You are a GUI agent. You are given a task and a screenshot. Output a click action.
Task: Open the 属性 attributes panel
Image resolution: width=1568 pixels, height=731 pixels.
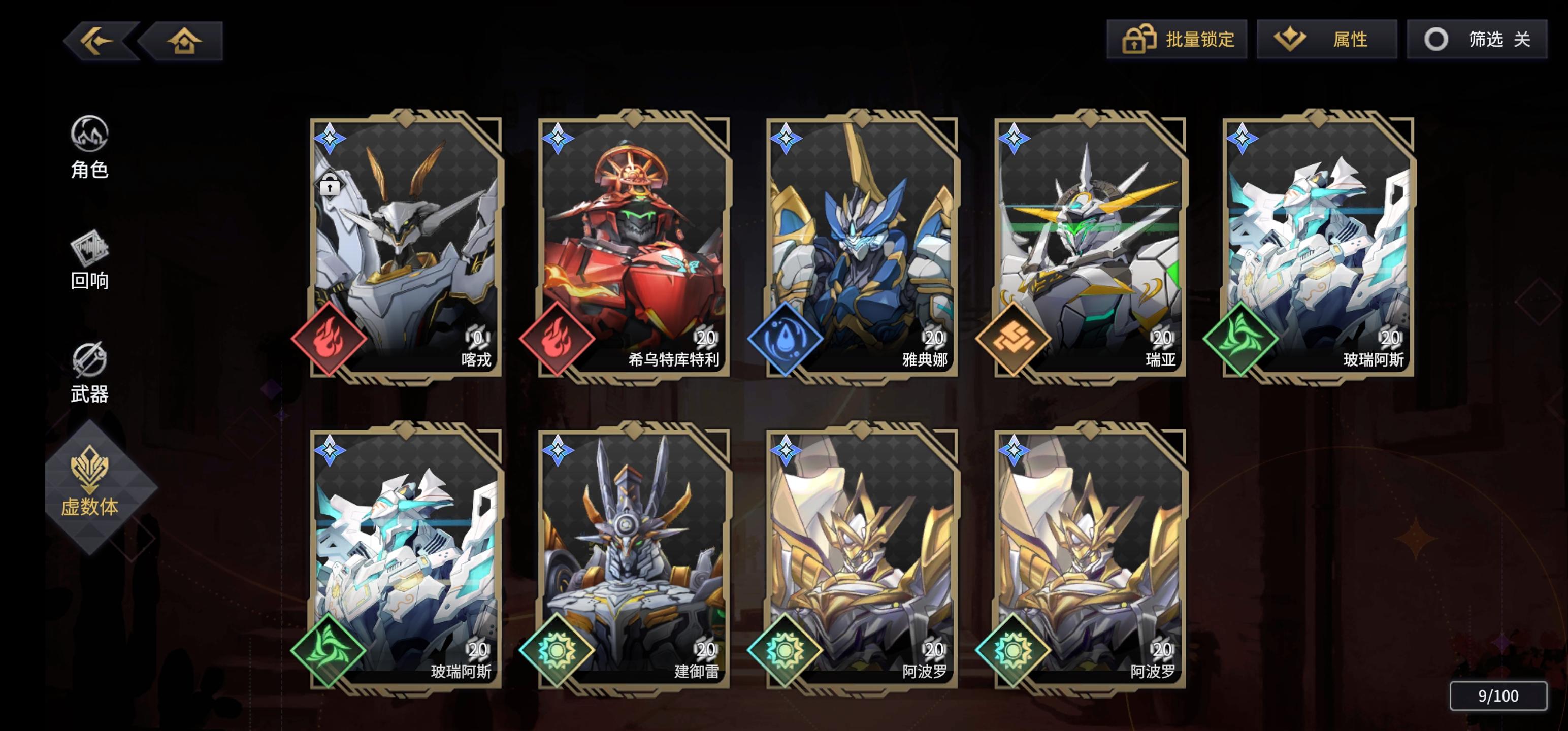point(1326,40)
